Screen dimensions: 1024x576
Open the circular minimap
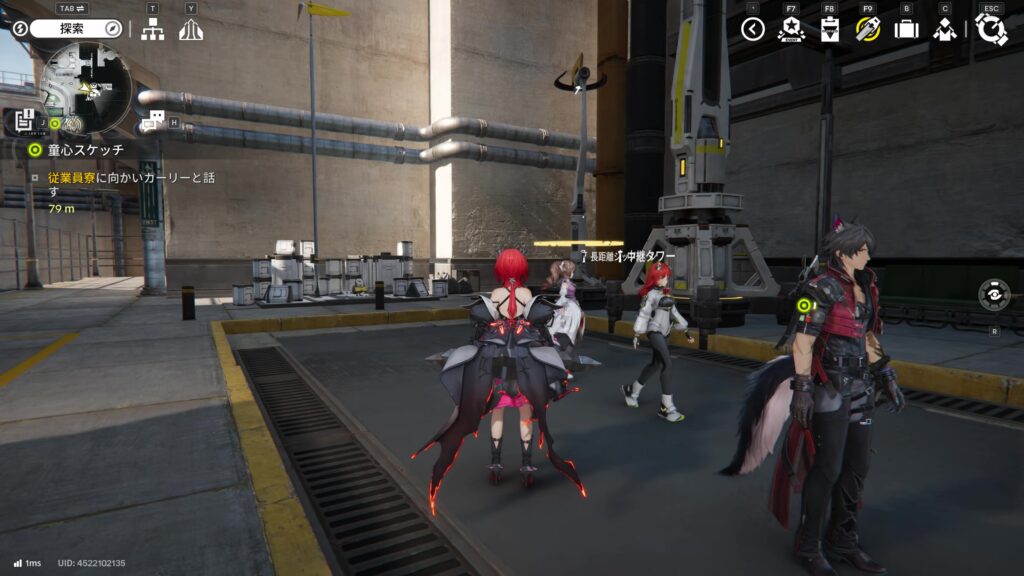[87, 88]
